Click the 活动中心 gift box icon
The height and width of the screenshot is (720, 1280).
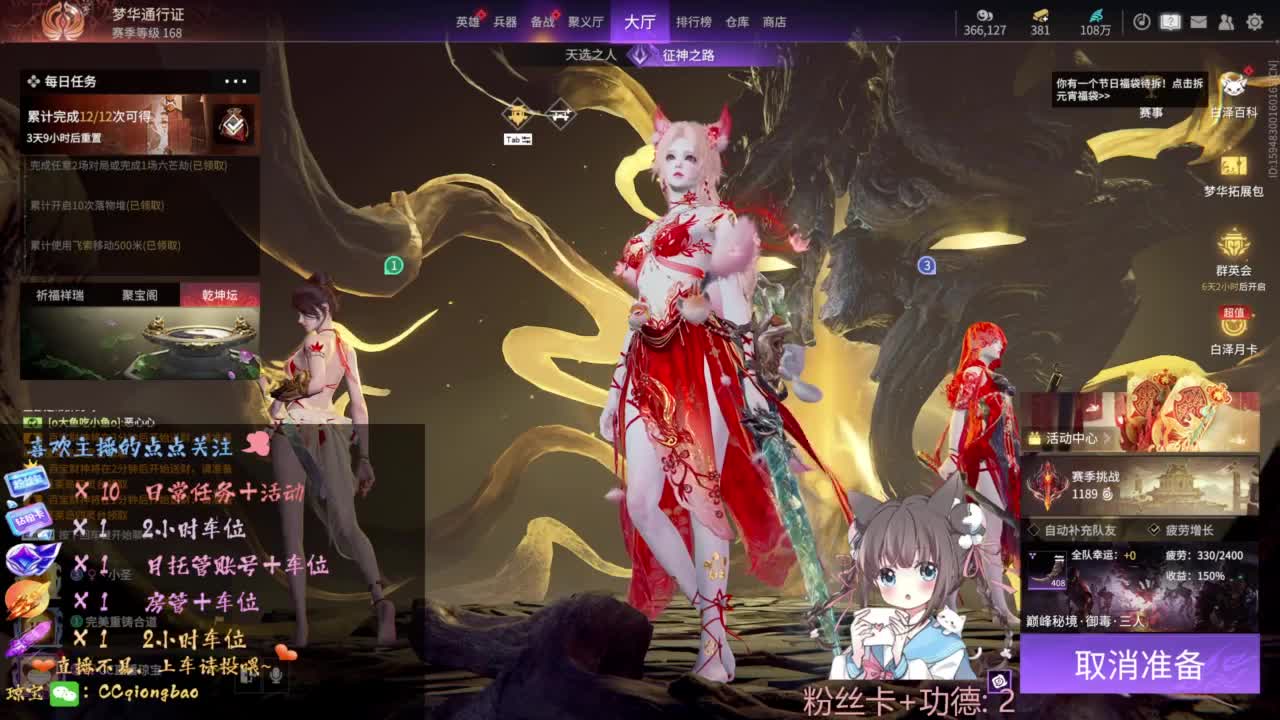(1034, 437)
